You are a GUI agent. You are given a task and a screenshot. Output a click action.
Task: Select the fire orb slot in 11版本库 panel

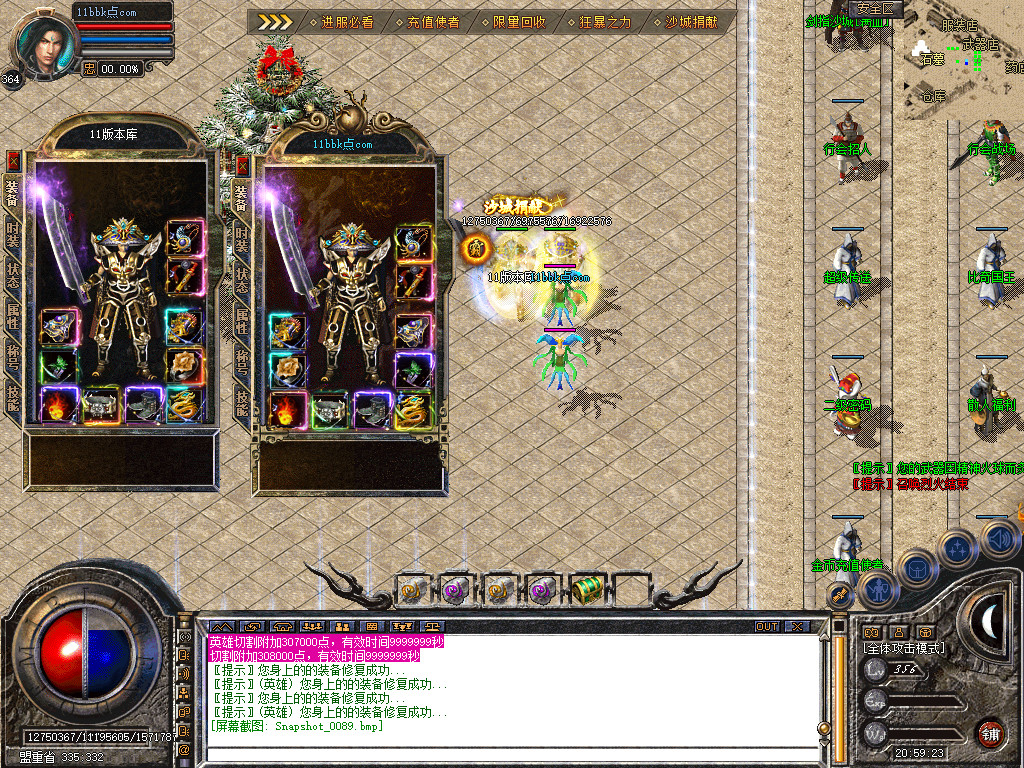(58, 402)
